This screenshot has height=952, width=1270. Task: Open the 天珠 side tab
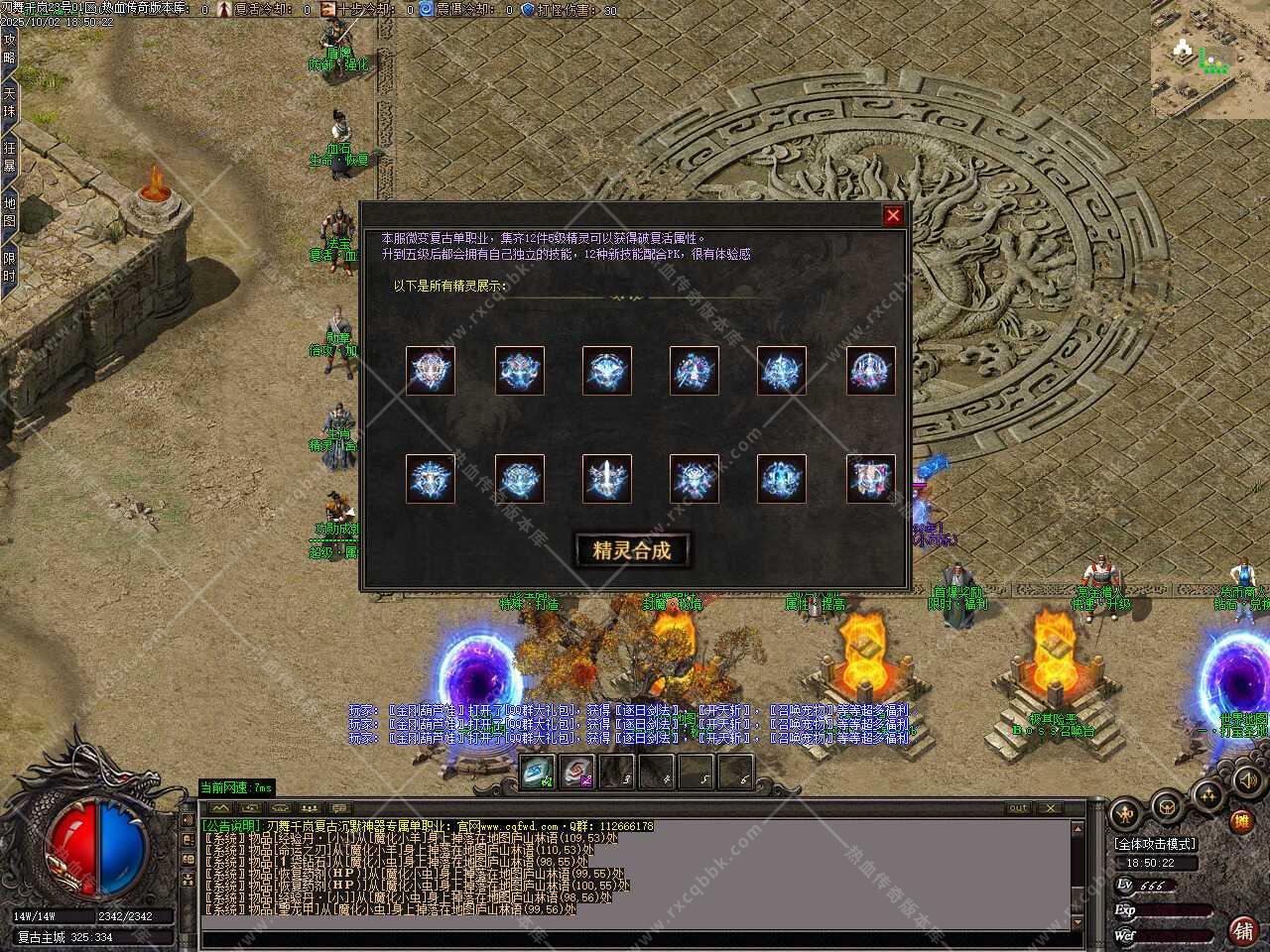point(9,102)
